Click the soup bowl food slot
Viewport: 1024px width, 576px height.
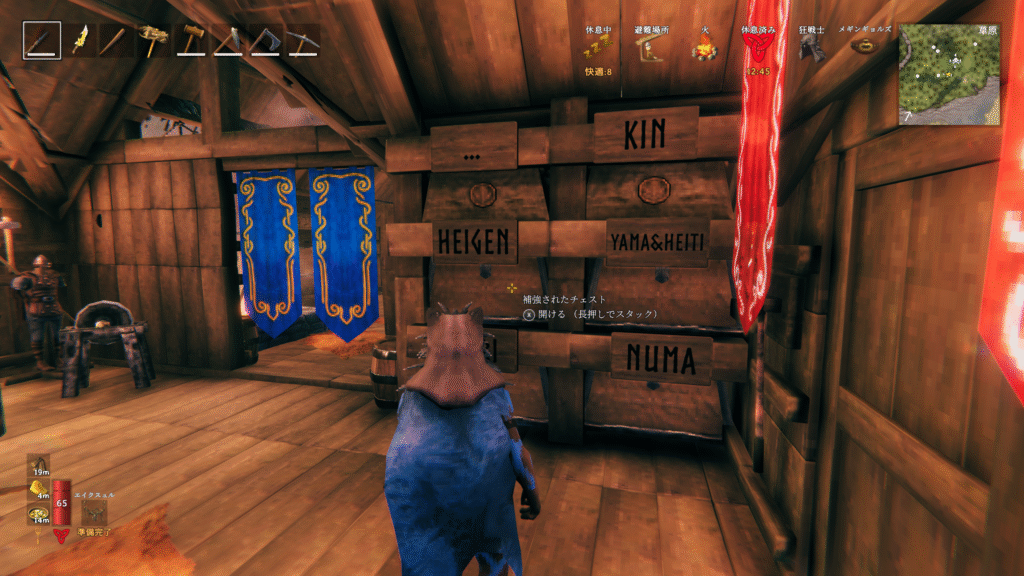(38, 514)
